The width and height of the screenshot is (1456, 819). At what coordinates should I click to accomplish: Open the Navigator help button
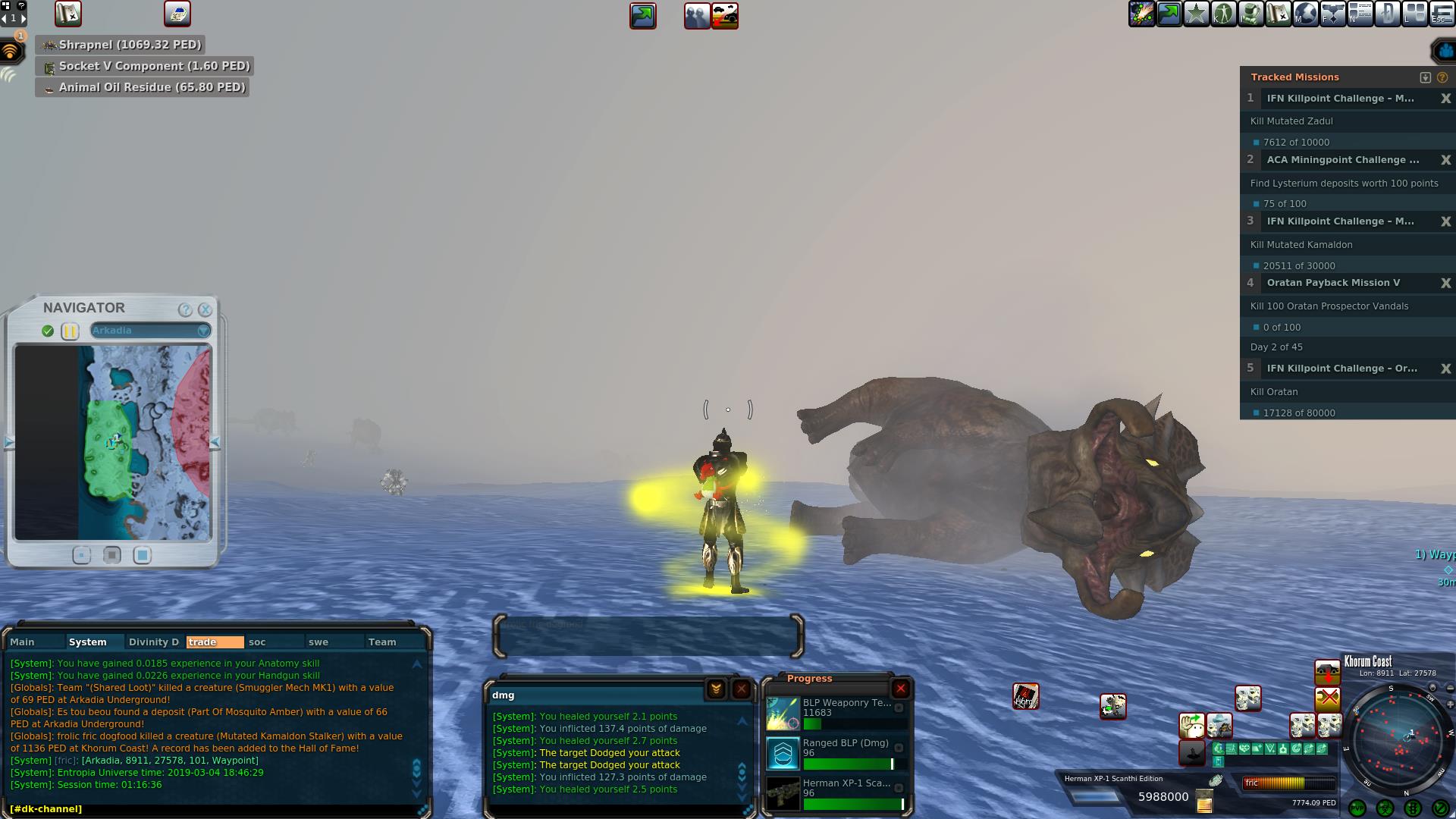(185, 309)
